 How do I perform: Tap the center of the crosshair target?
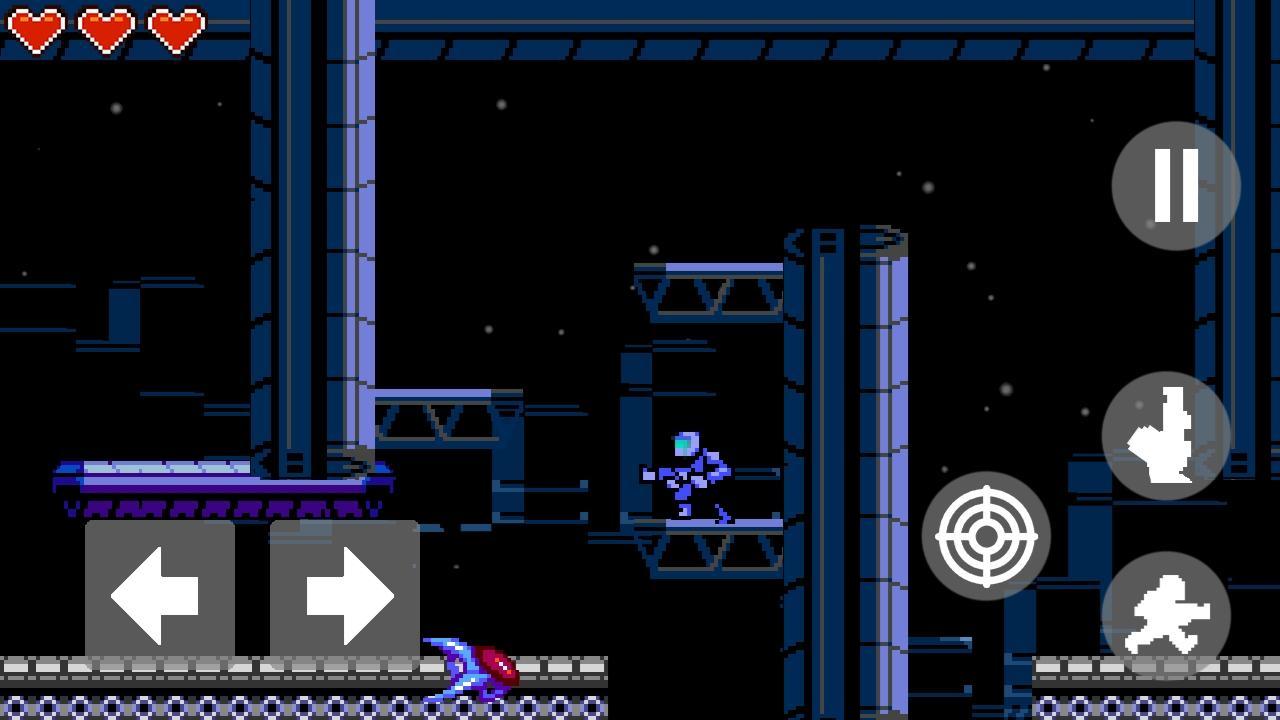(x=986, y=536)
